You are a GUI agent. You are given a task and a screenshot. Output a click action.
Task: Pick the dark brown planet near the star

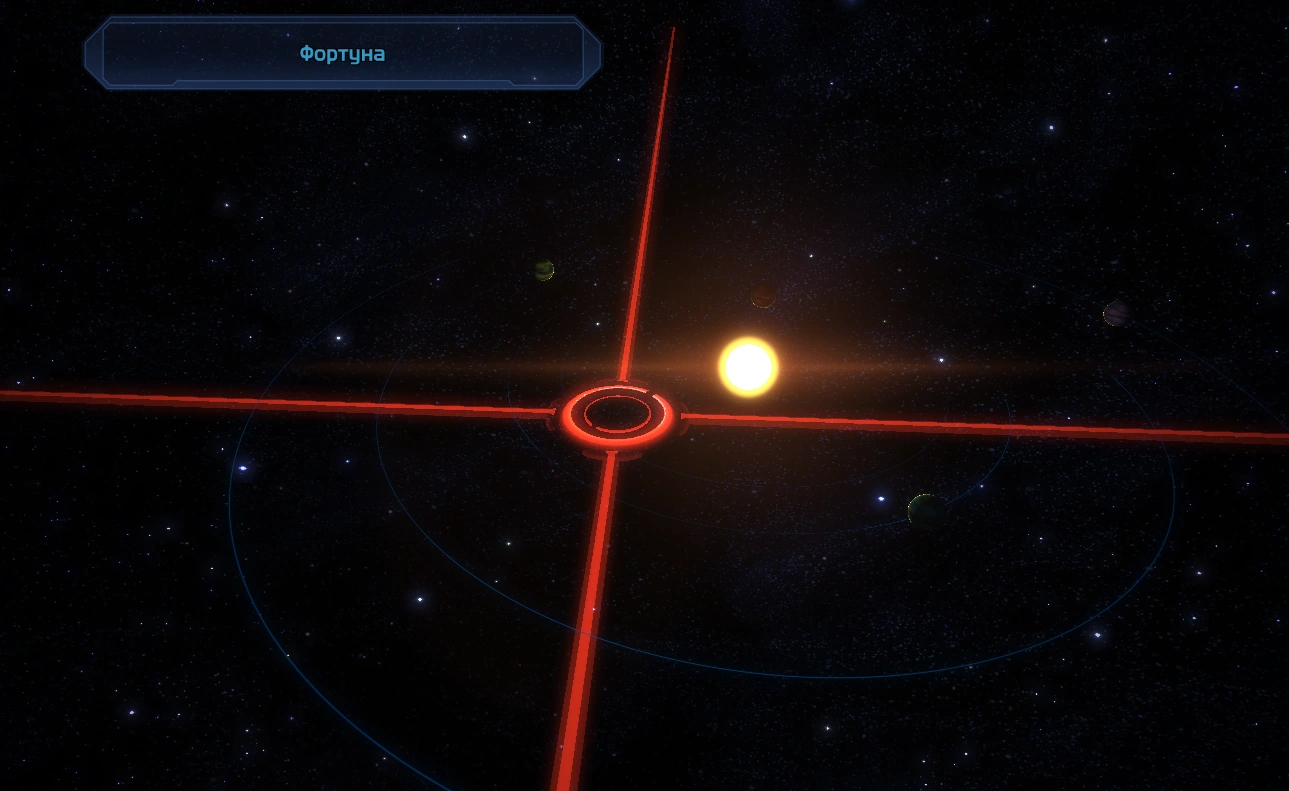pyautogui.click(x=763, y=296)
